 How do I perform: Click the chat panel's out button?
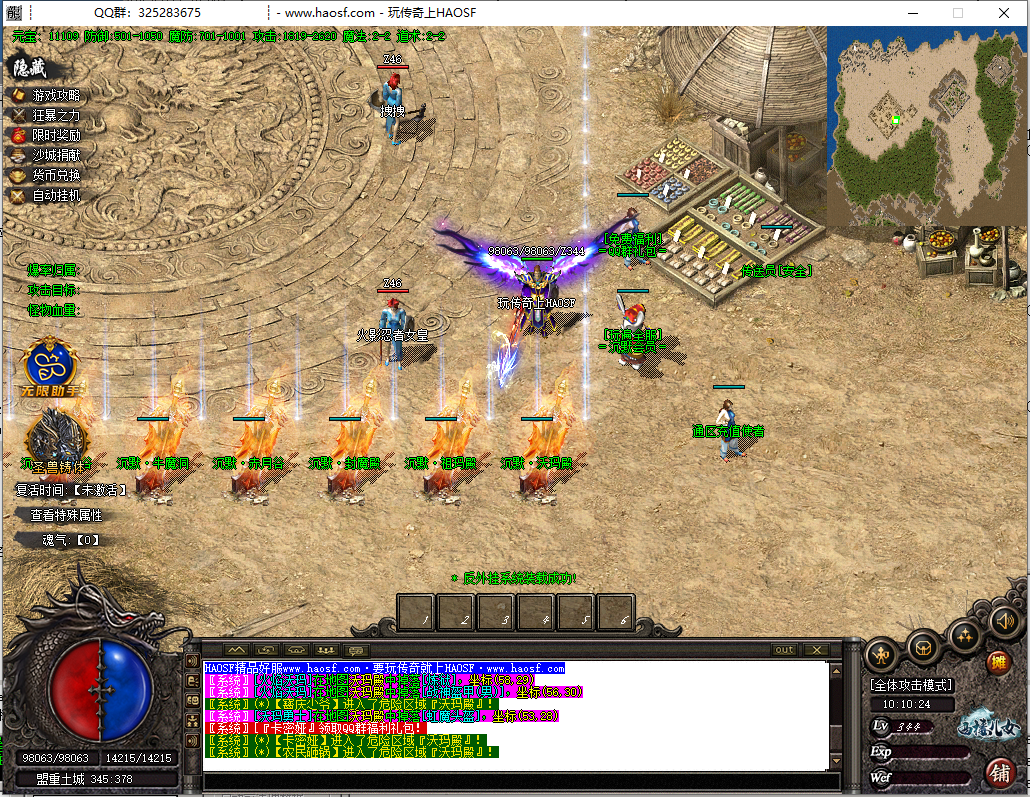(785, 650)
